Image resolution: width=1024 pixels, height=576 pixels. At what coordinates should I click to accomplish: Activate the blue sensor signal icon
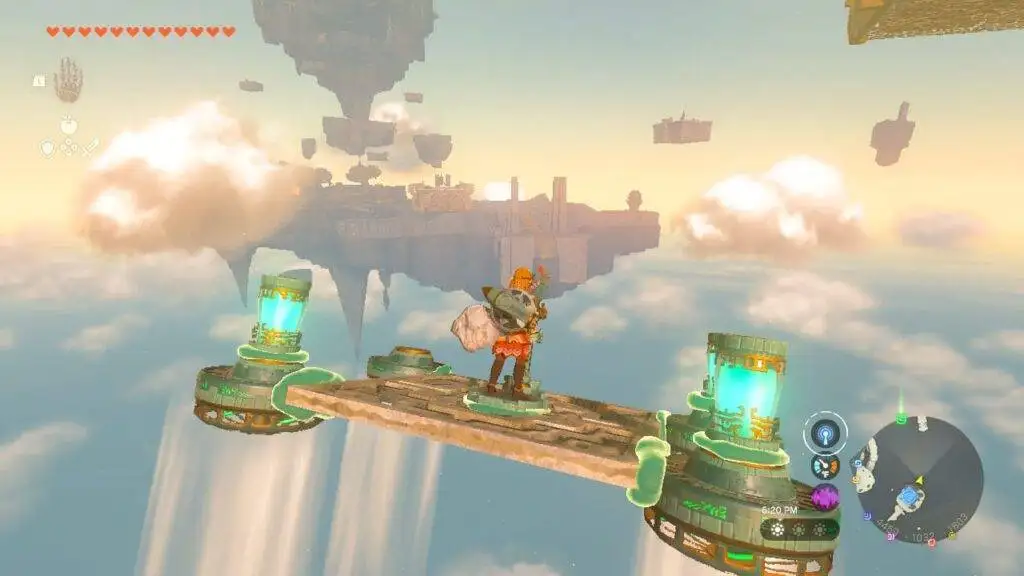click(x=825, y=432)
